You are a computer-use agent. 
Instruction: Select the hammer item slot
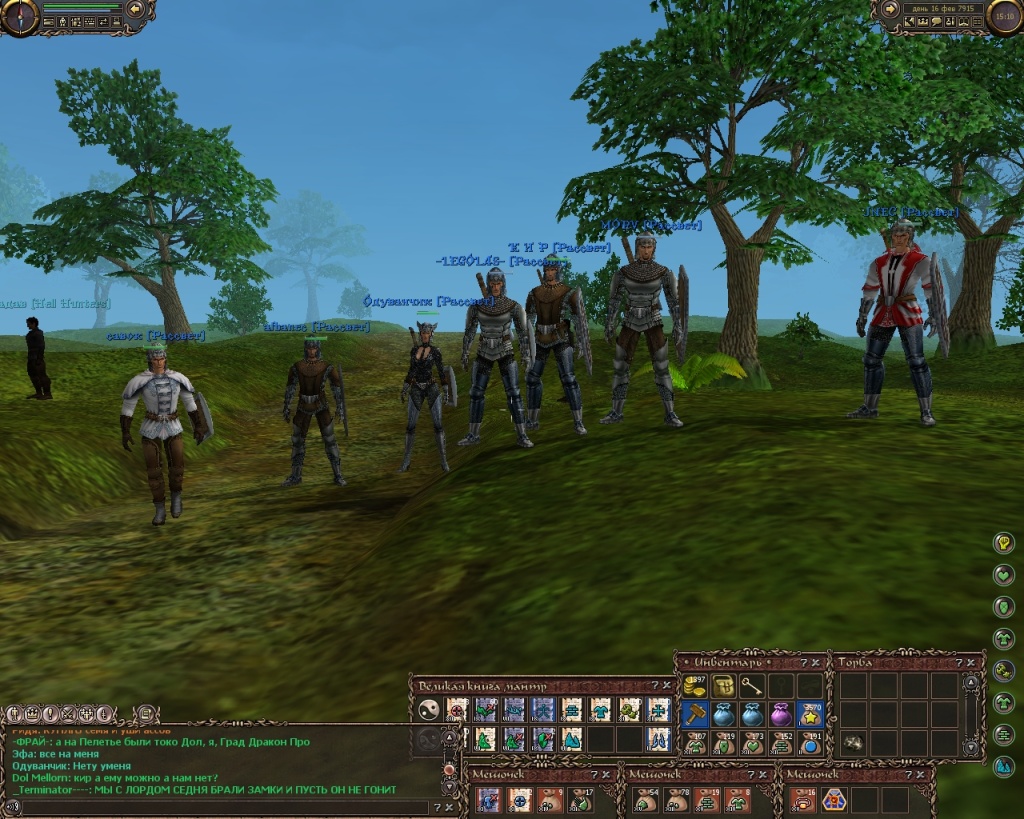click(x=694, y=714)
